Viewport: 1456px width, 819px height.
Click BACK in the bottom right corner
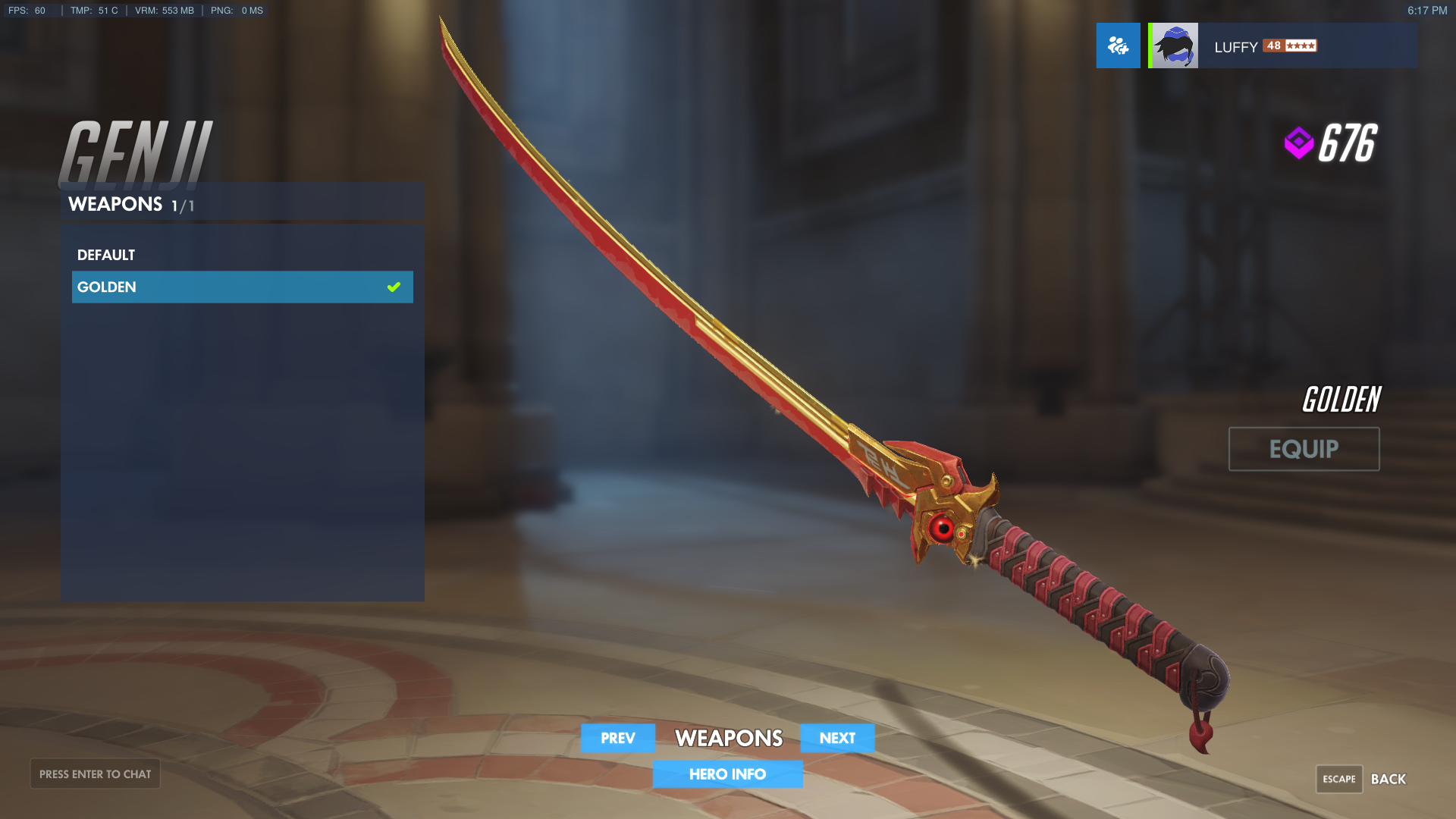[x=1390, y=779]
